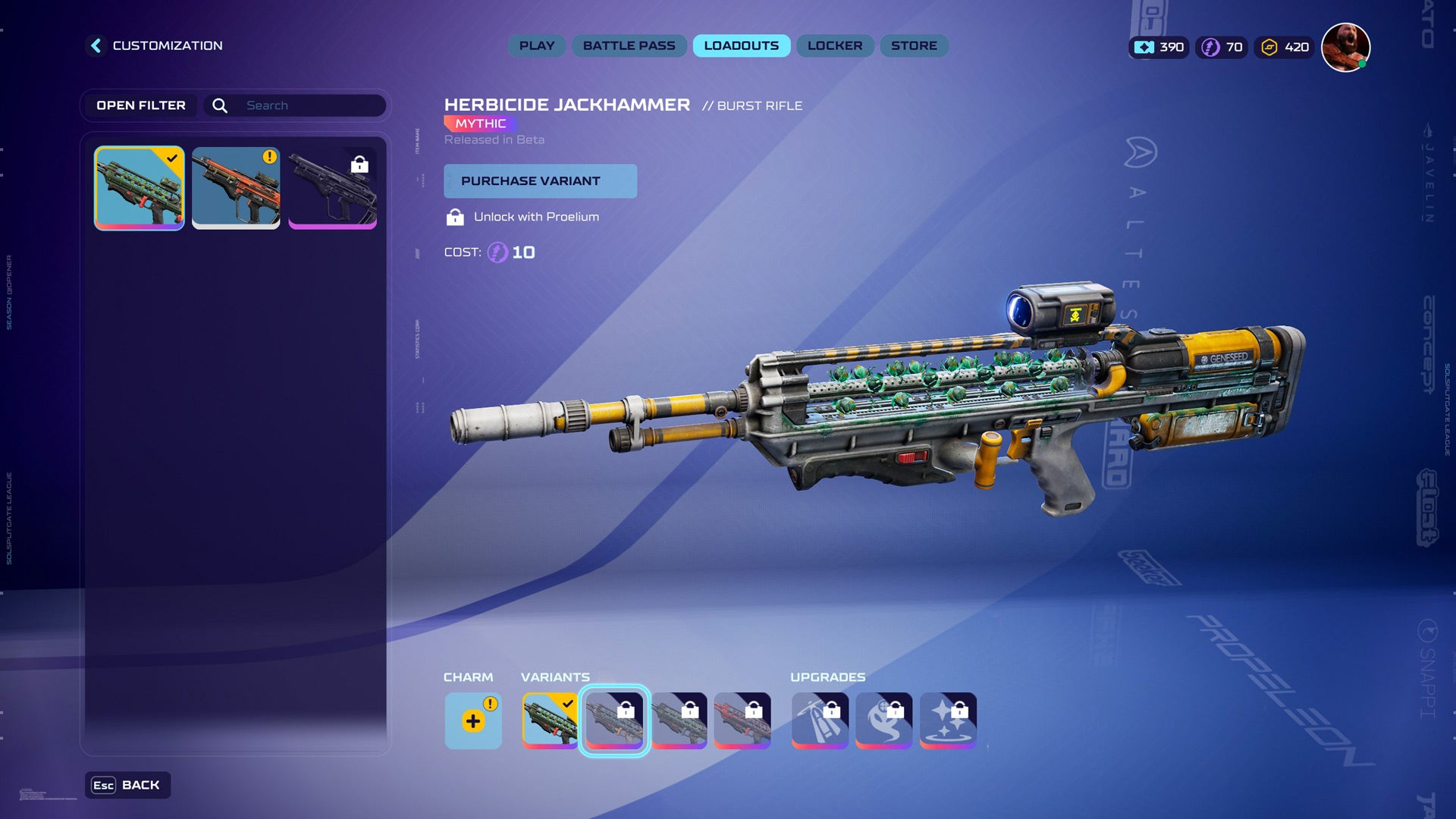Select the locked sparkle stars upgrade
Image resolution: width=1456 pixels, height=819 pixels.
click(x=948, y=720)
